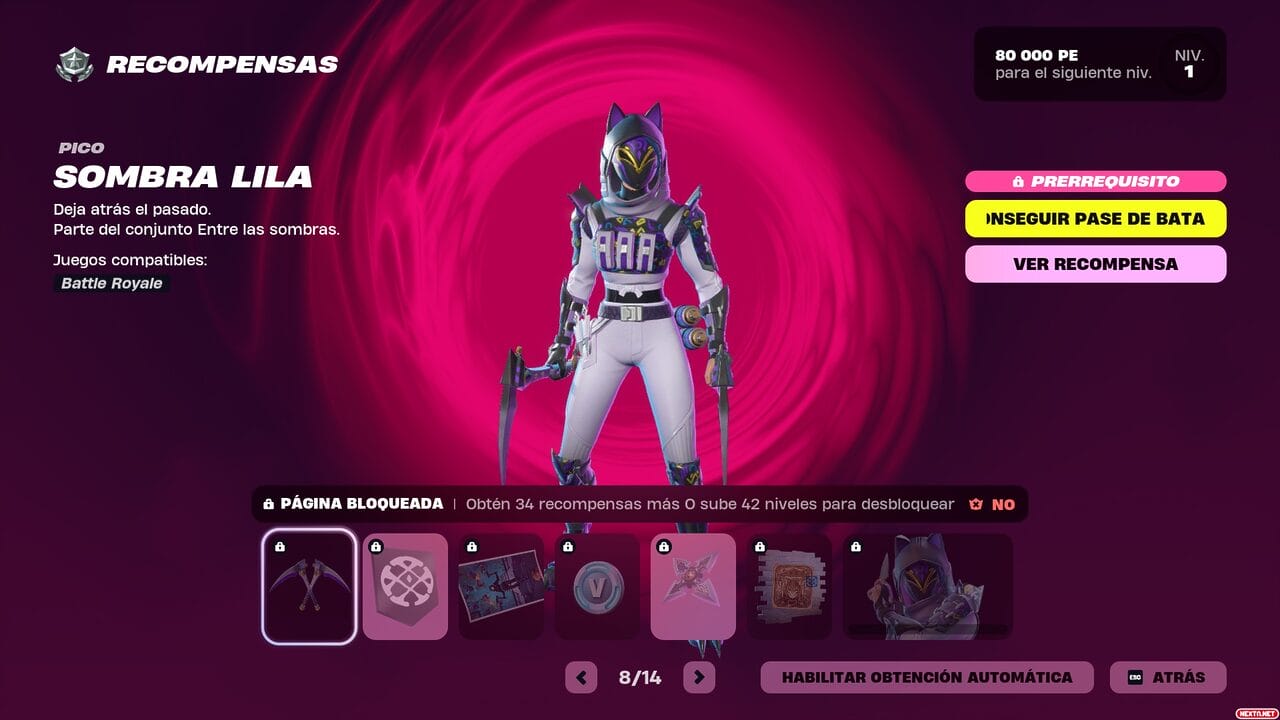
Task: Choose the circular banner icon reward tile
Action: tap(405, 586)
